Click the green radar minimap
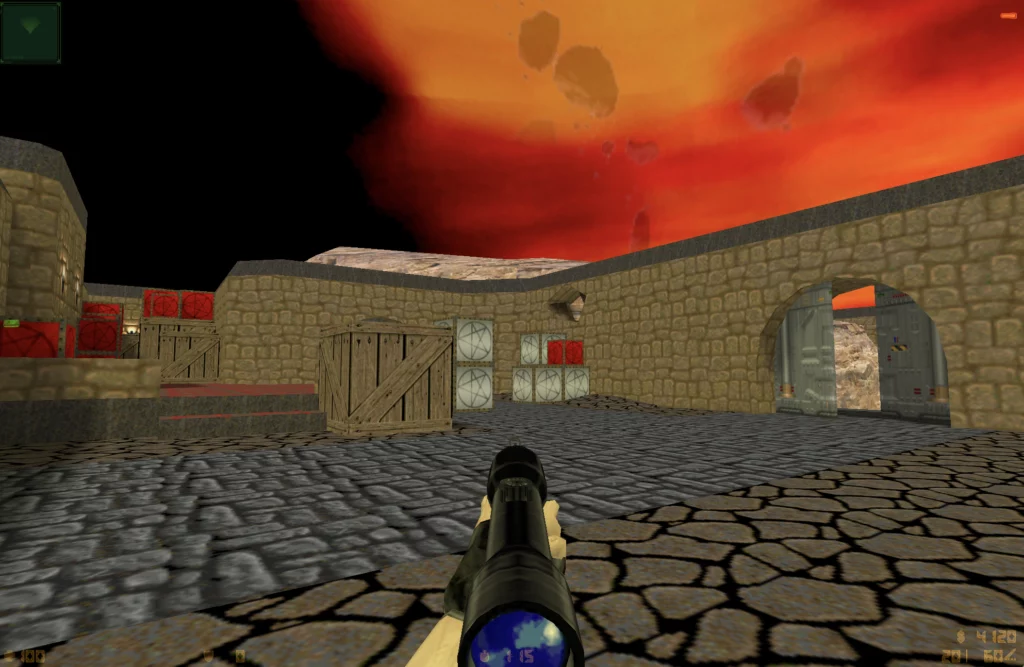Viewport: 1024px width, 667px height. point(31,32)
